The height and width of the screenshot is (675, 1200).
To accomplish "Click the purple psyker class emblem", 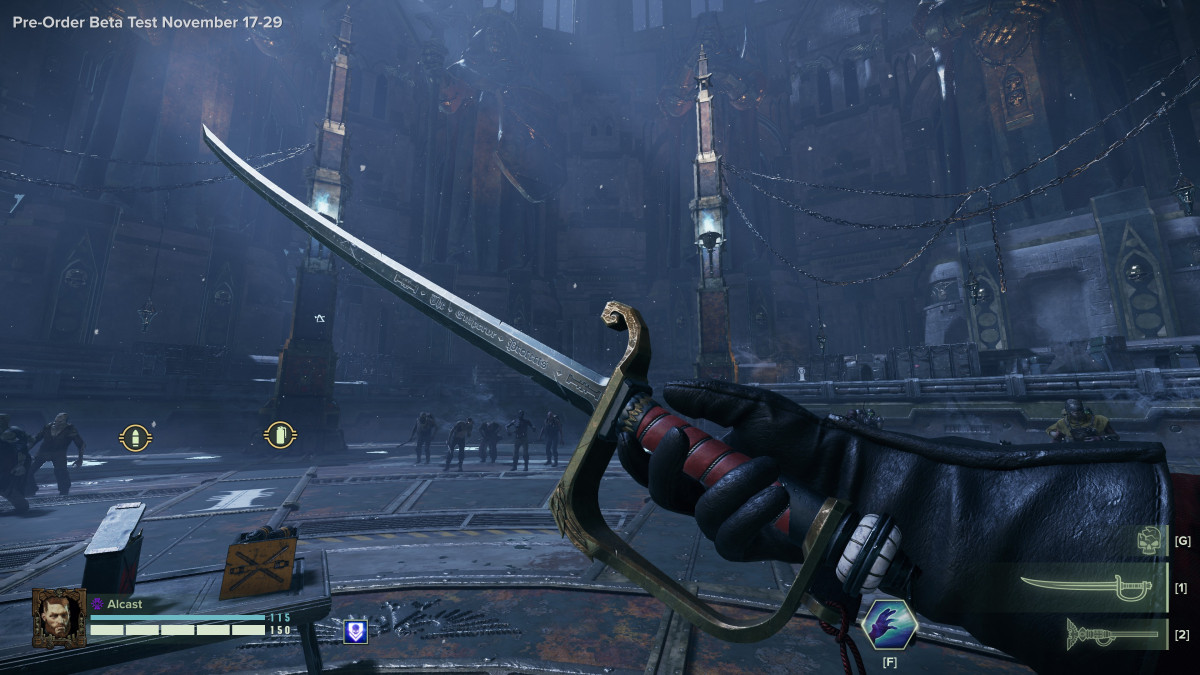I will (x=98, y=604).
